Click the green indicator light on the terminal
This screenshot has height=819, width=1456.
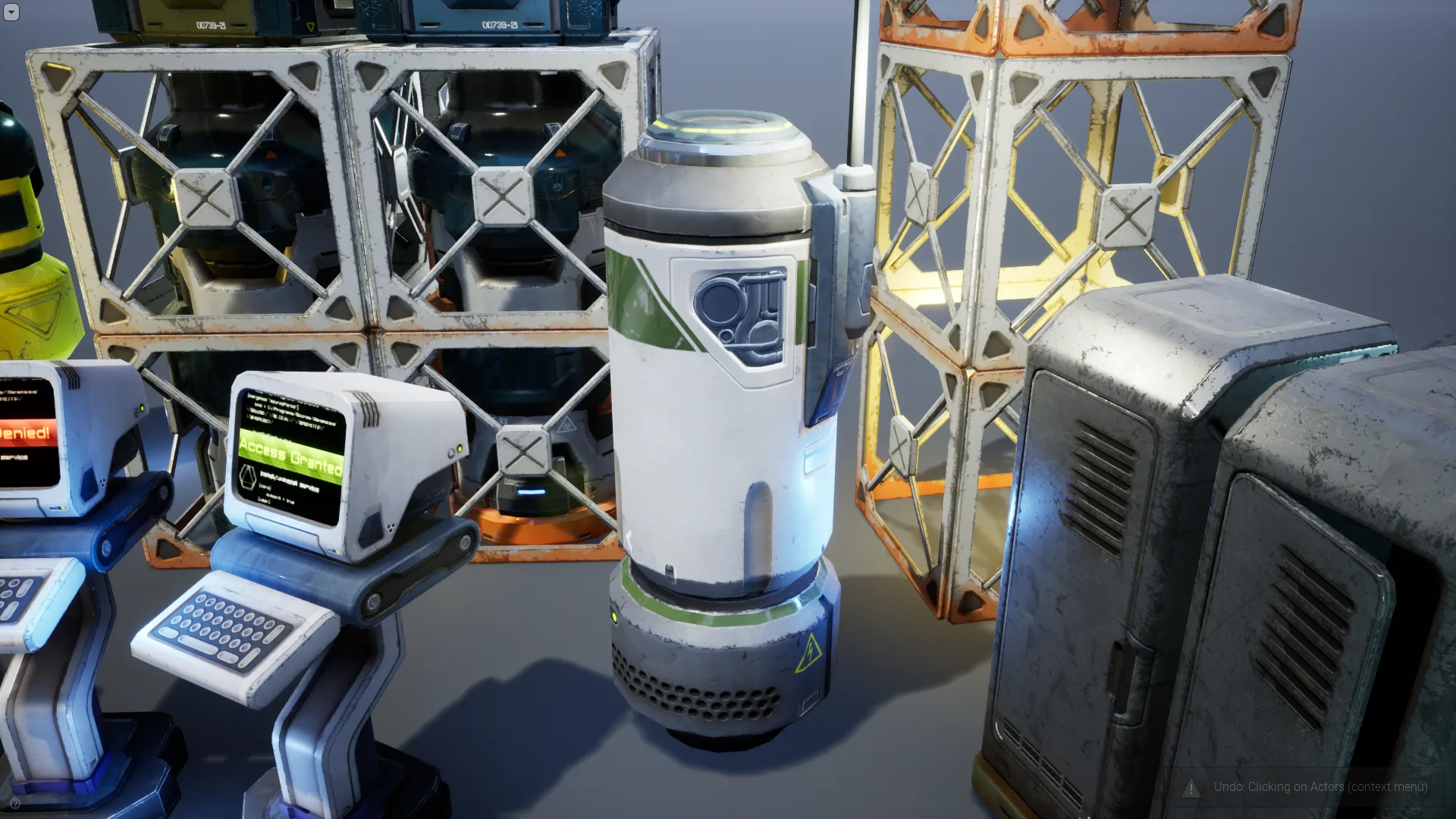click(459, 449)
